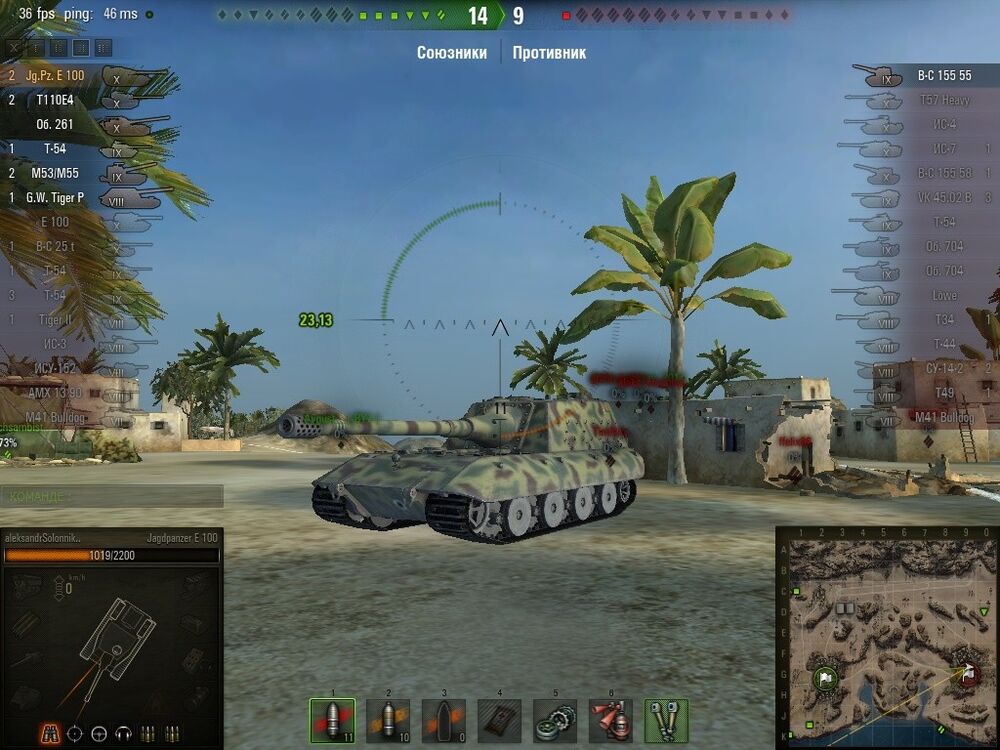1000x750 pixels.
Task: Activate the repair kit consumable
Action: tap(554, 719)
